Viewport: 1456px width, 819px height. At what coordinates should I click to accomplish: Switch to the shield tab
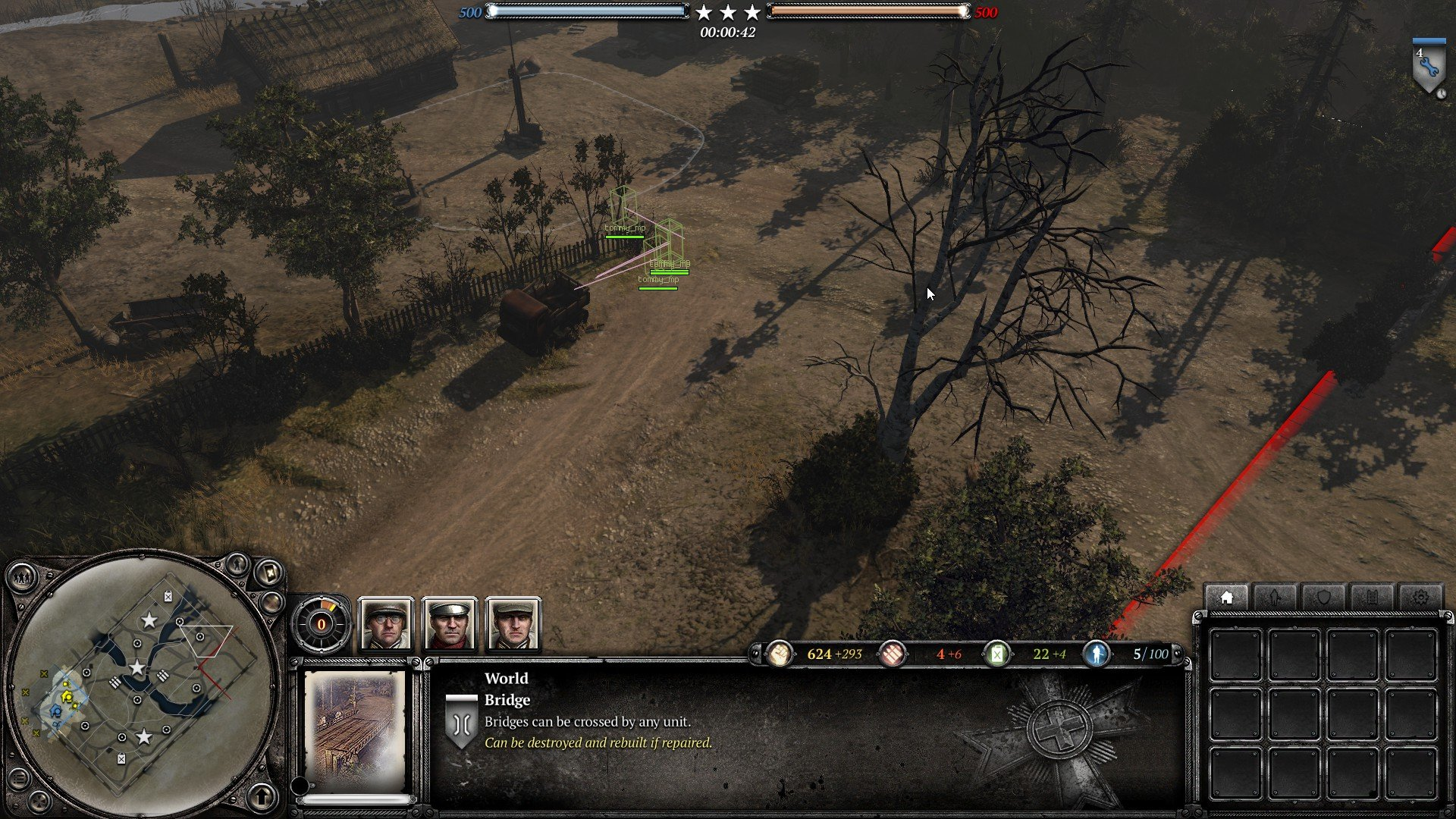pos(1323,598)
